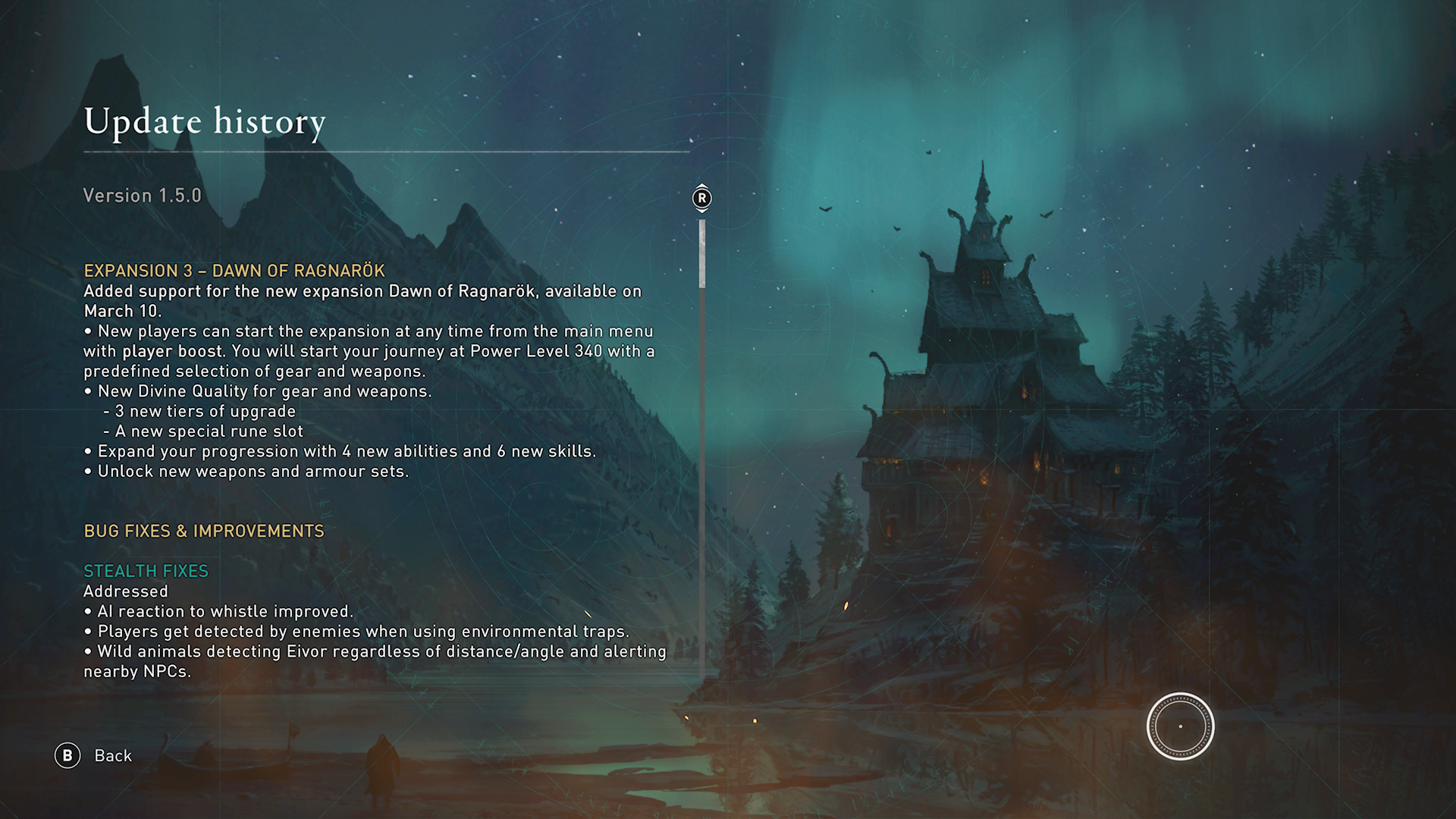Select the STEALTH FIXES section header
The width and height of the screenshot is (1456, 819).
tap(146, 570)
